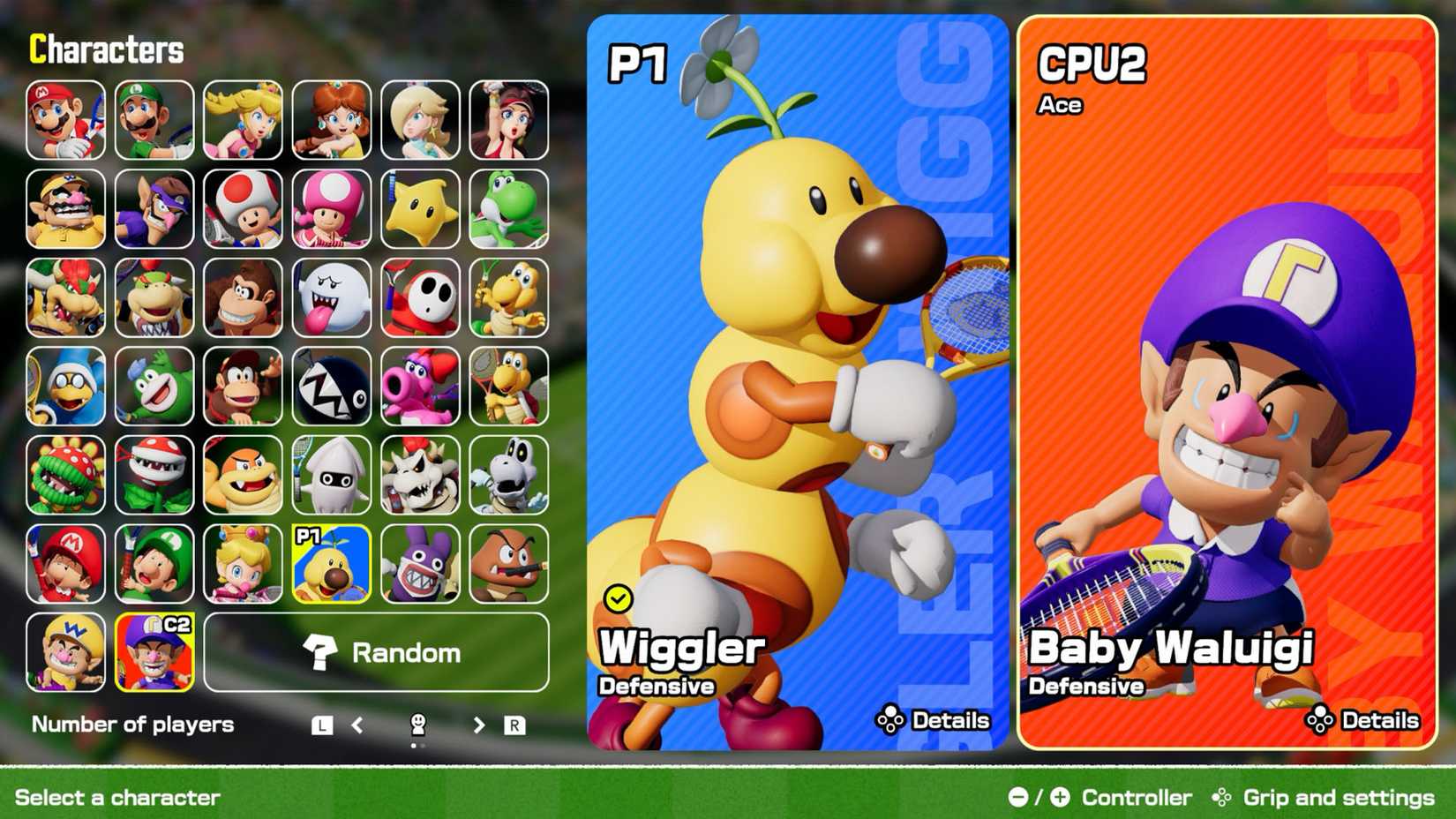
Task: Click the Controller option at the bottom
Action: pyautogui.click(x=1137, y=797)
